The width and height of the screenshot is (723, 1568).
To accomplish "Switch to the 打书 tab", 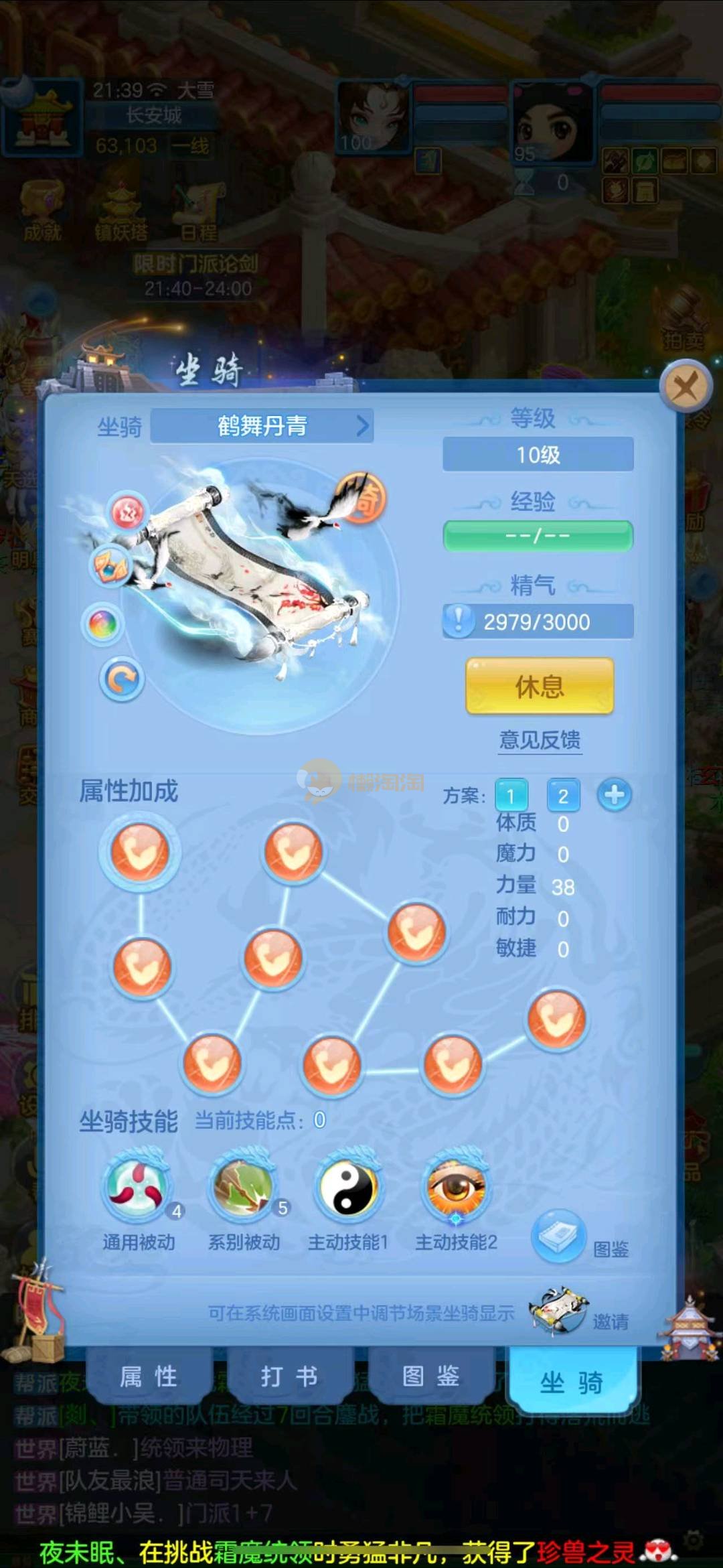I will click(x=289, y=1376).
